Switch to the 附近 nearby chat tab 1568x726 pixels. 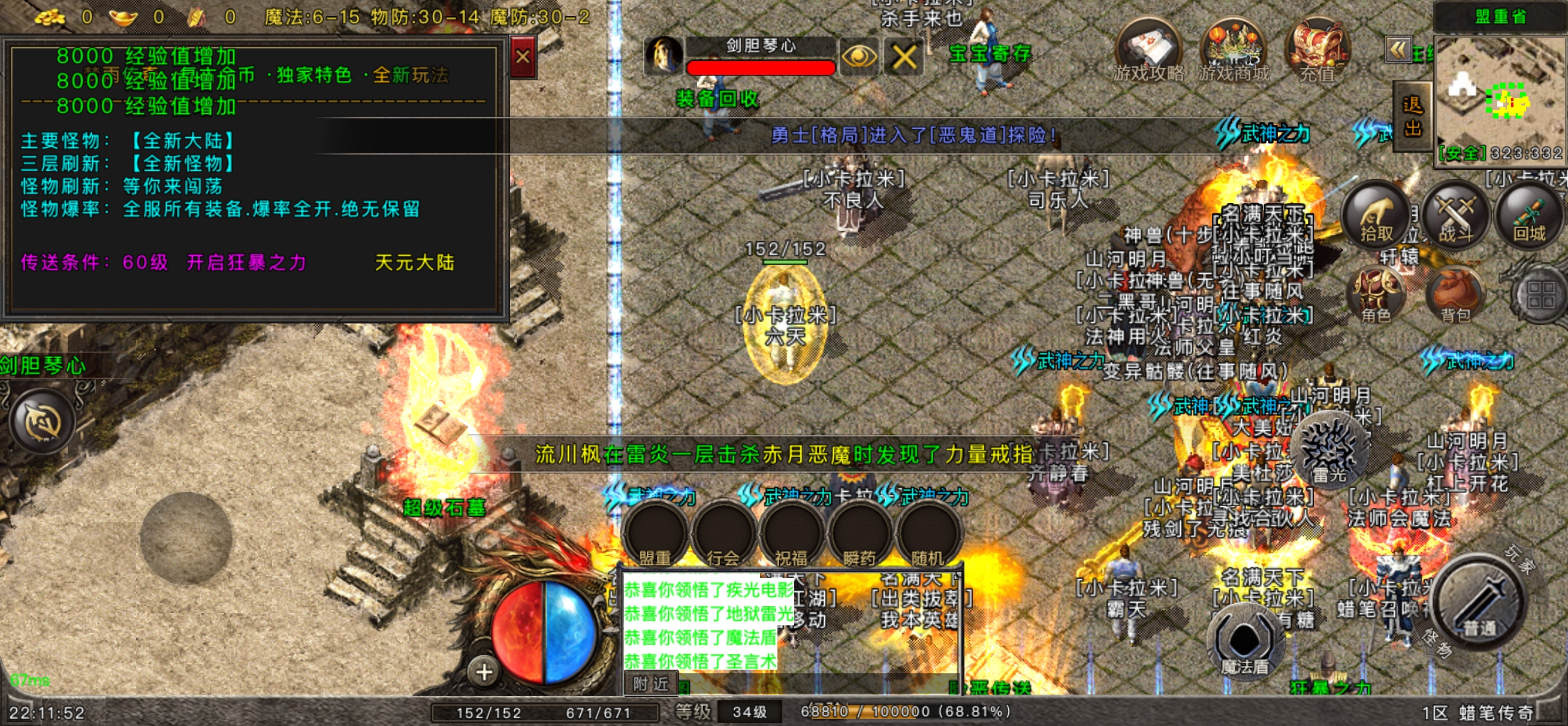pyautogui.click(x=651, y=684)
